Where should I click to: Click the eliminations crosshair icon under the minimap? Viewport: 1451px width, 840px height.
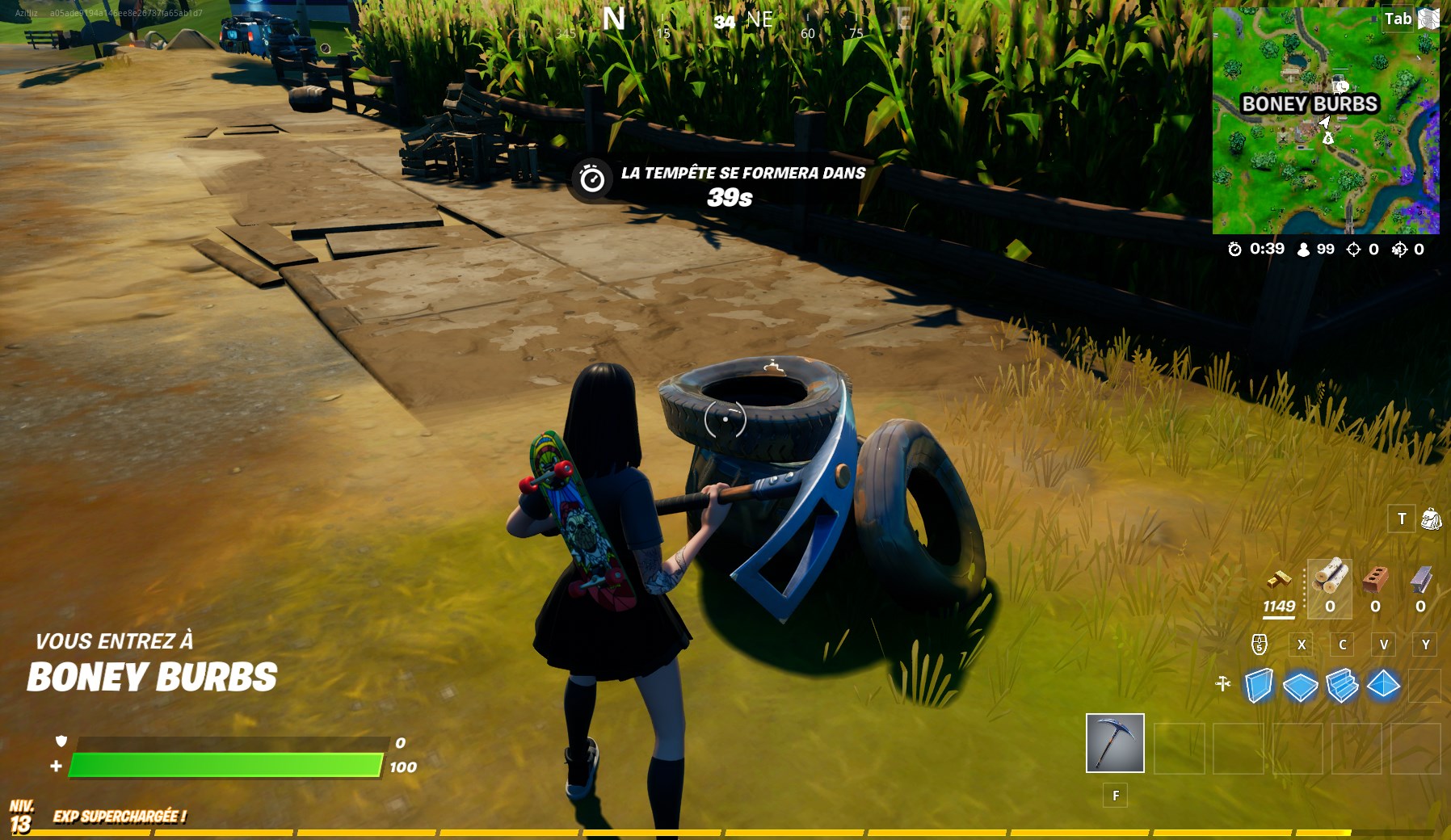[1355, 250]
